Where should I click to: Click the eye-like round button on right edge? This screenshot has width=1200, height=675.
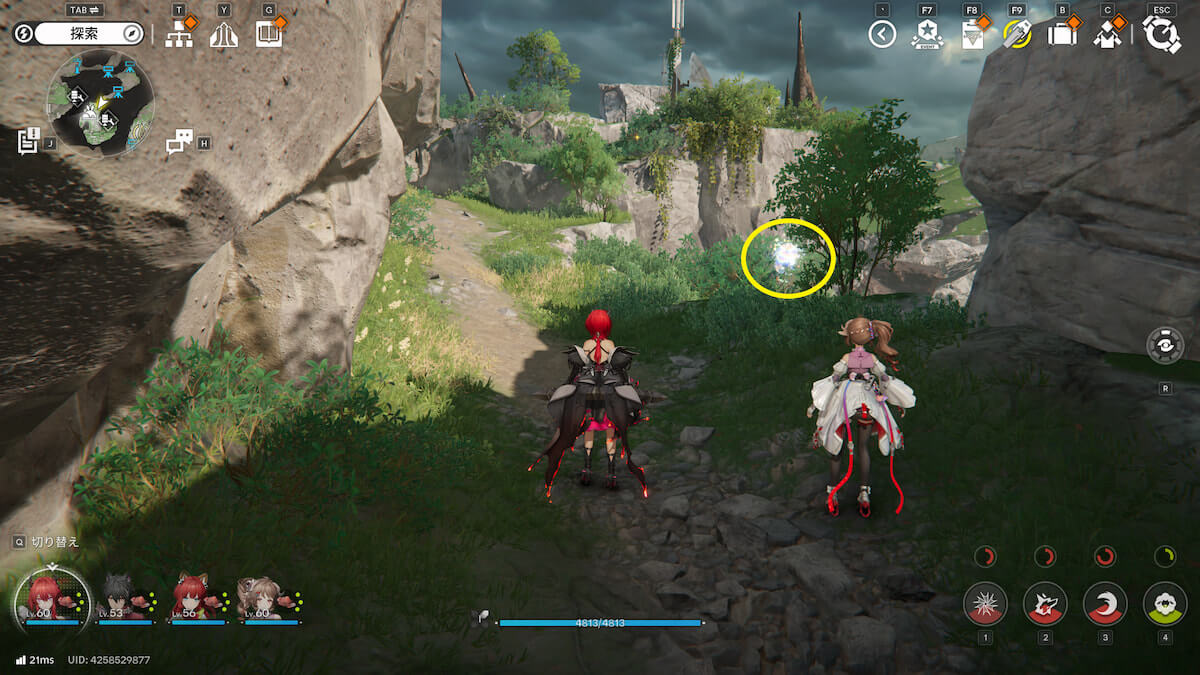click(x=1165, y=346)
